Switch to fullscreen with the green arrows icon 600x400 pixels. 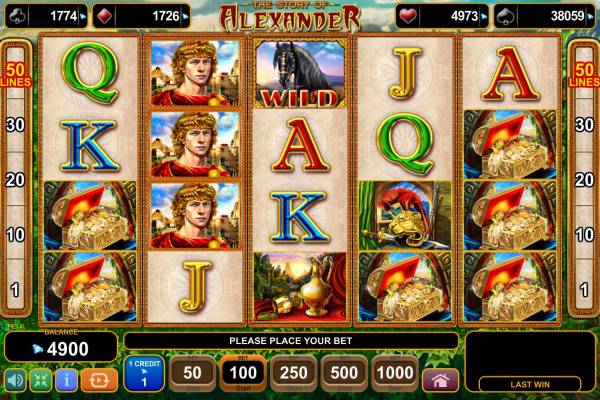click(41, 380)
